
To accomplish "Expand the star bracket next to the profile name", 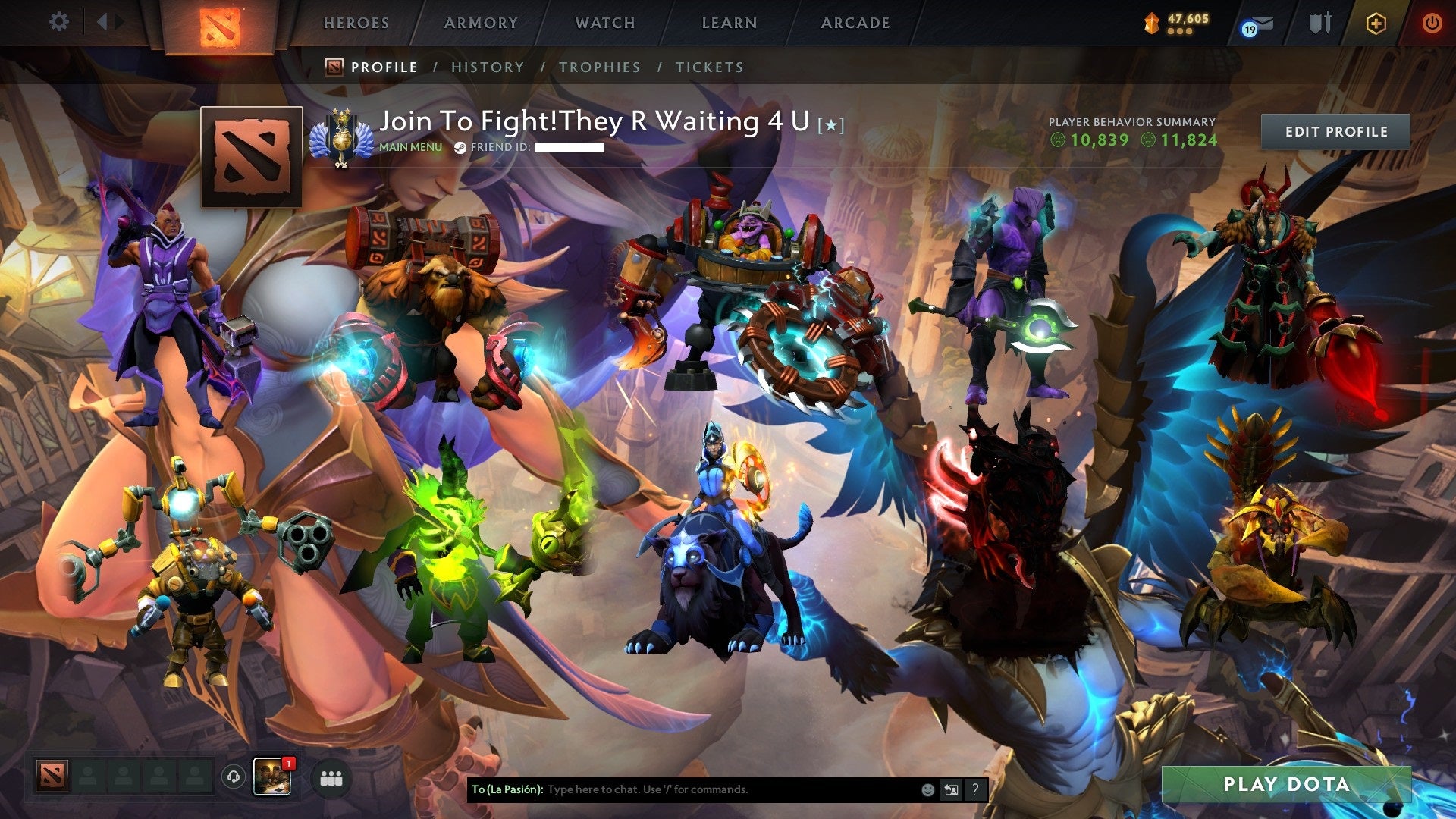I will [830, 126].
